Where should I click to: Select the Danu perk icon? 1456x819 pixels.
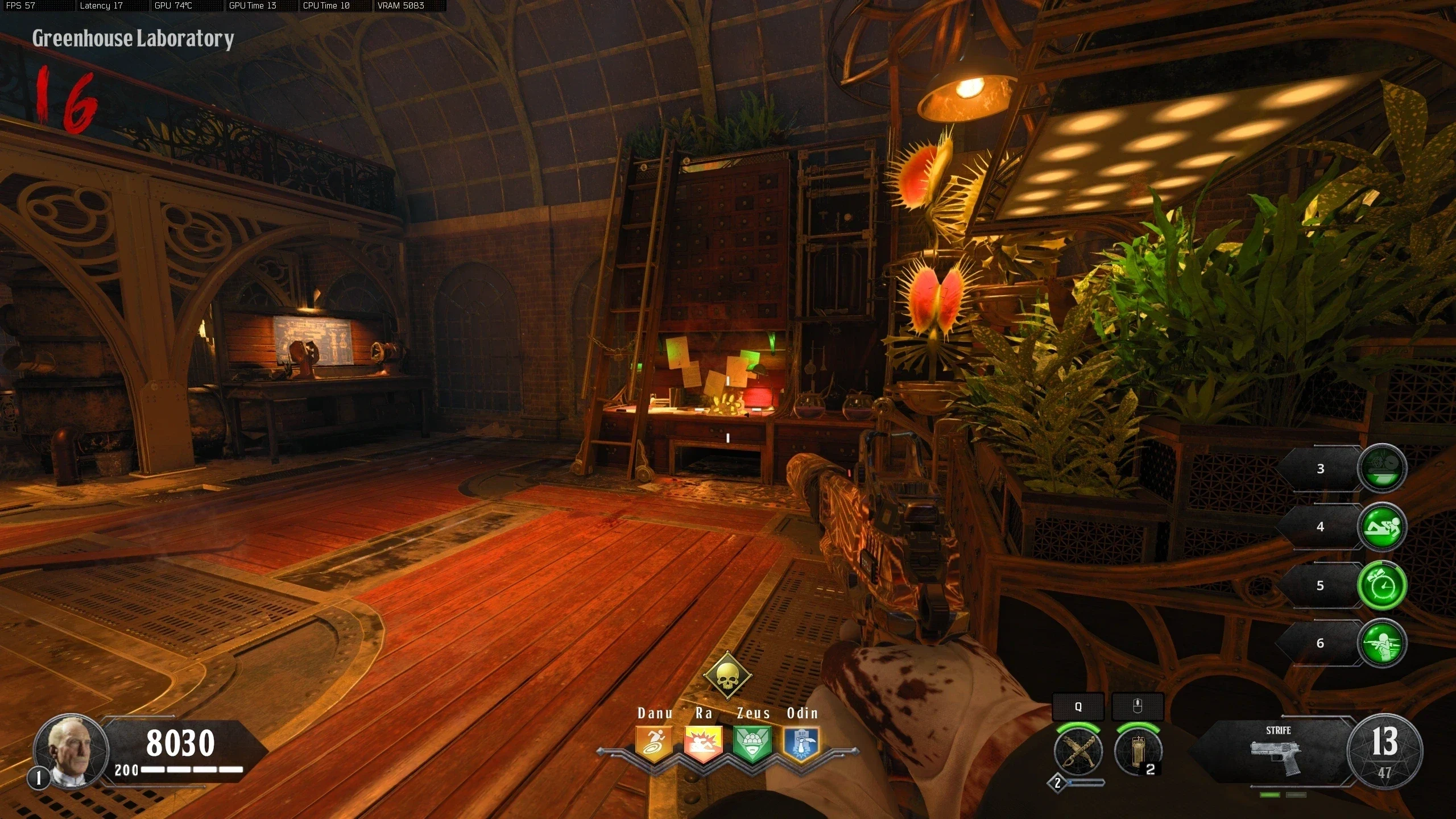click(x=654, y=744)
